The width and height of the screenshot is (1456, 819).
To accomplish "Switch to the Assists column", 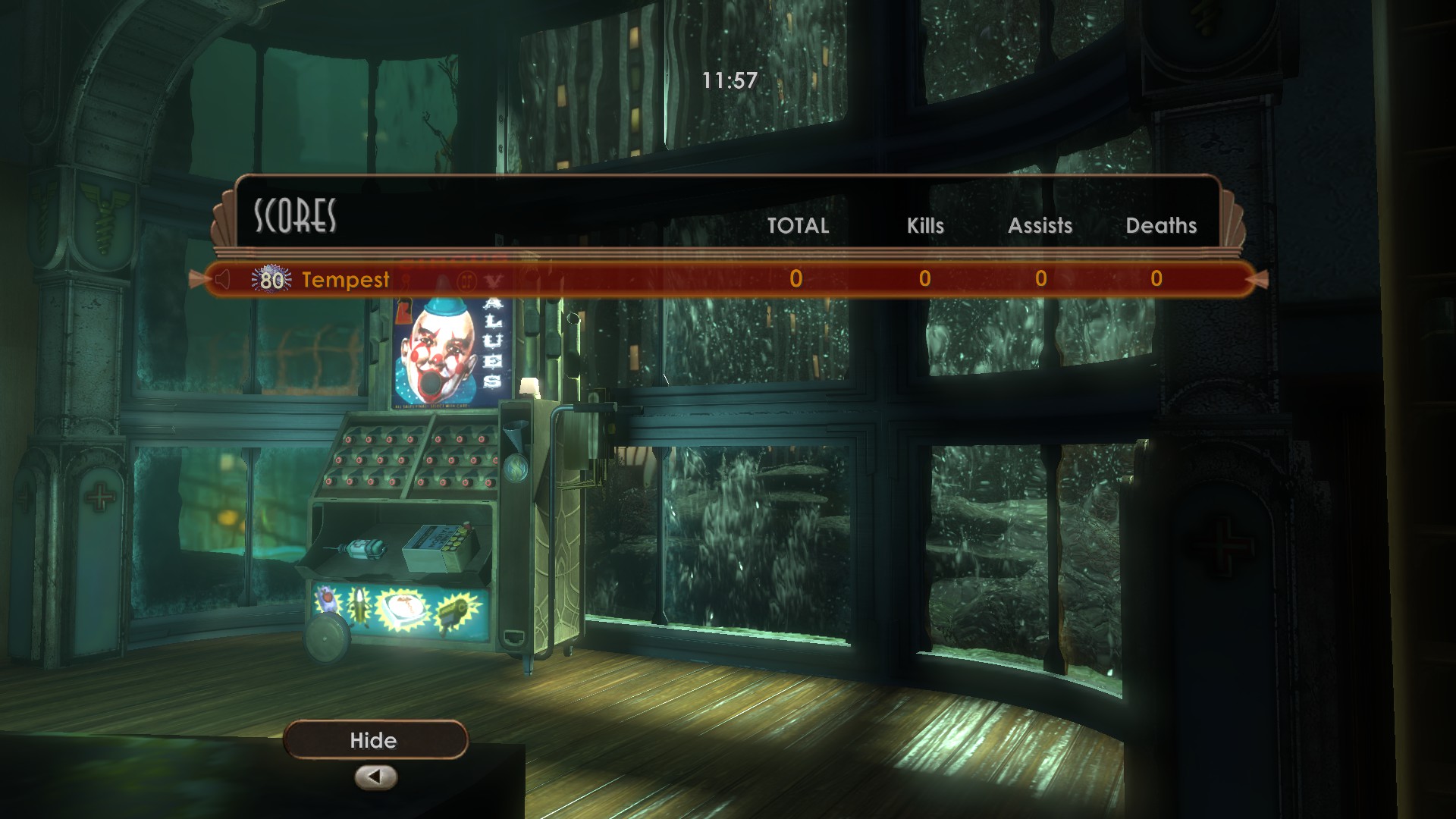I will [x=1040, y=225].
